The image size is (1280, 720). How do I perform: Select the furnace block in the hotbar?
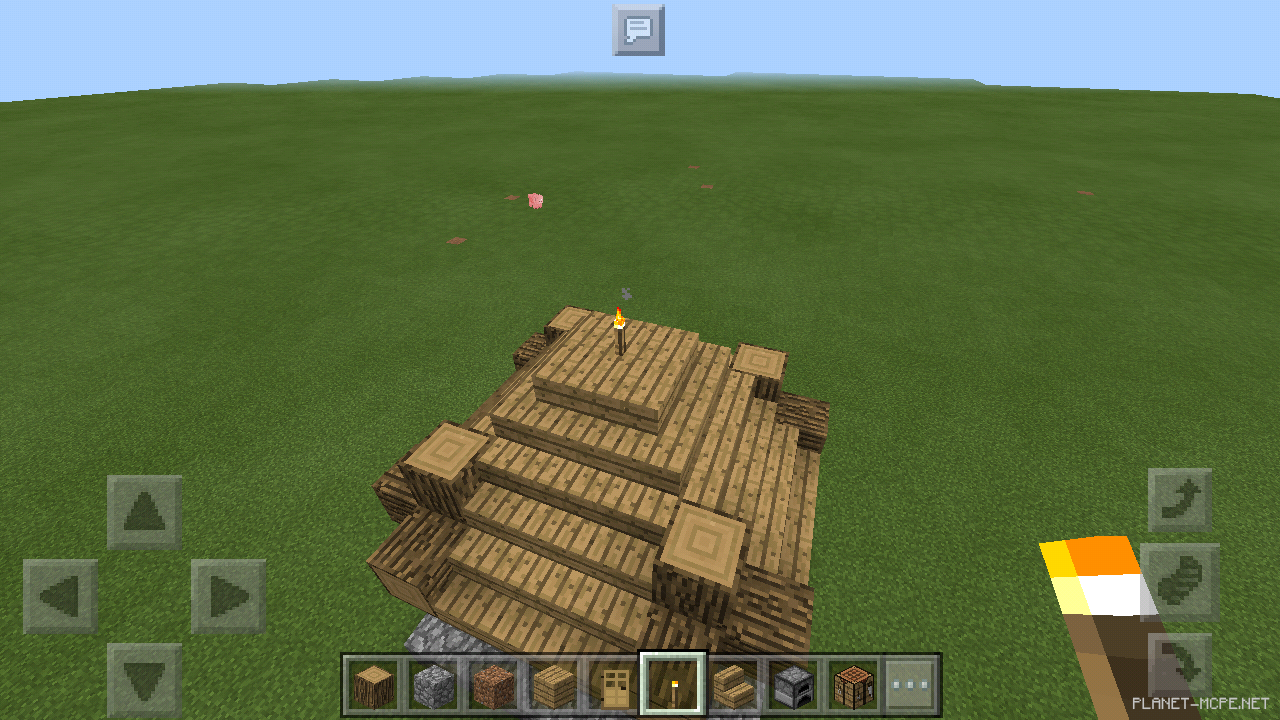(x=791, y=685)
